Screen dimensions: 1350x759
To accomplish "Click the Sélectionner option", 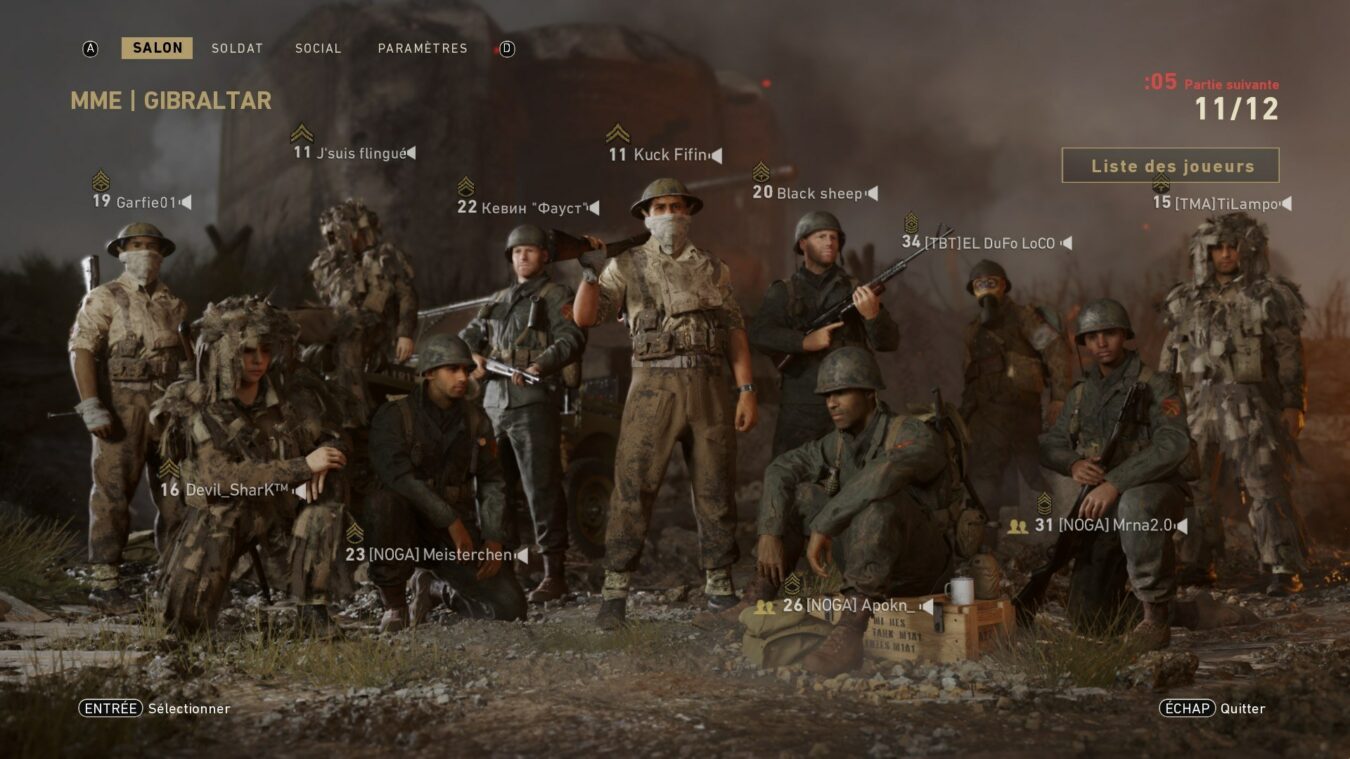I will 155,708.
